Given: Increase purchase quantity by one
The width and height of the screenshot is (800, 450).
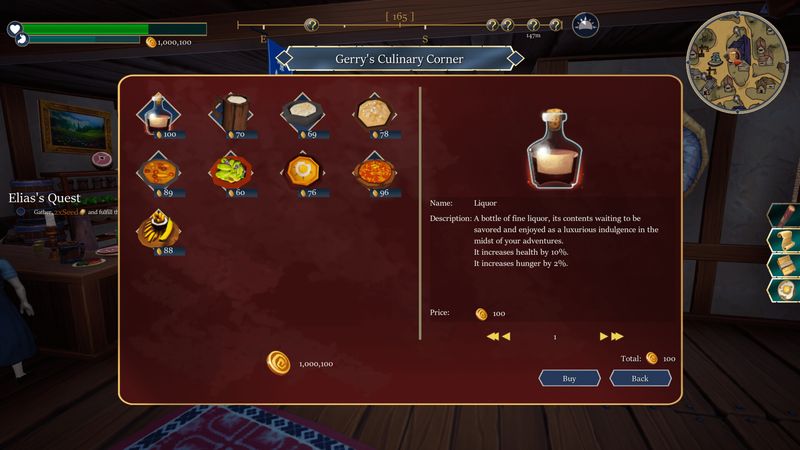Looking at the screenshot, I should tap(603, 337).
